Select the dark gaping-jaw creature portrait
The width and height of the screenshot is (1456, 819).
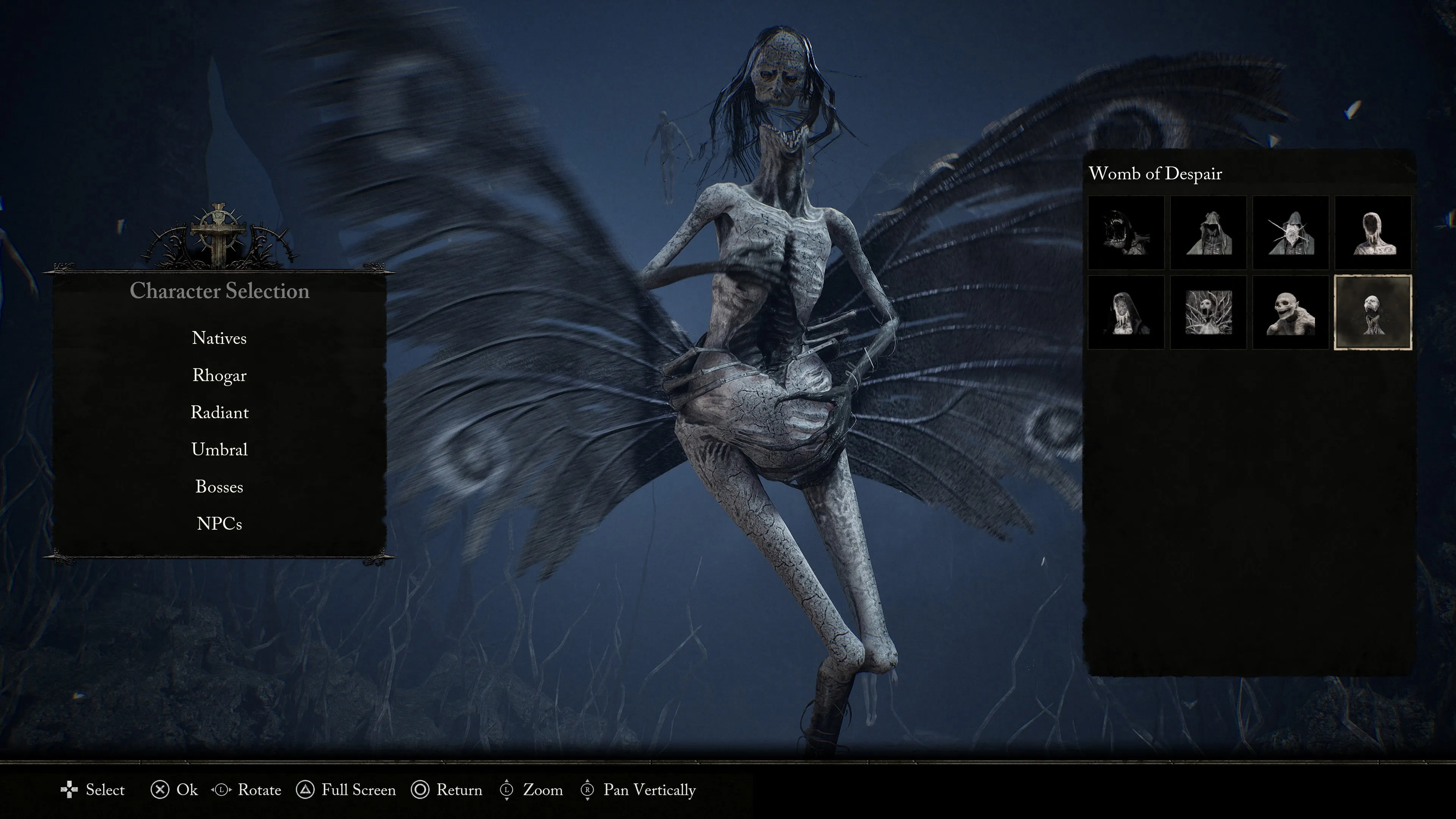coord(1126,233)
